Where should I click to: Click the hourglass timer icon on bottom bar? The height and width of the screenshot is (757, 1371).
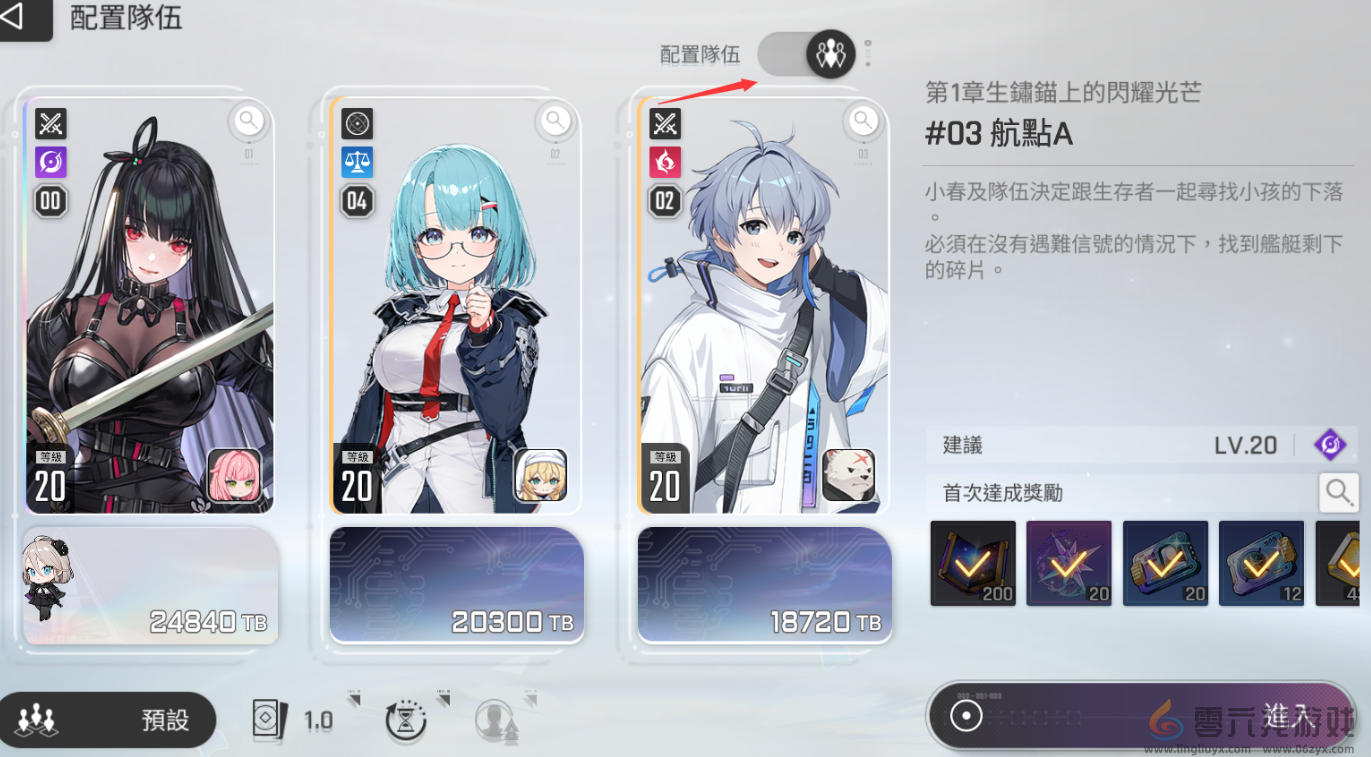pos(404,720)
